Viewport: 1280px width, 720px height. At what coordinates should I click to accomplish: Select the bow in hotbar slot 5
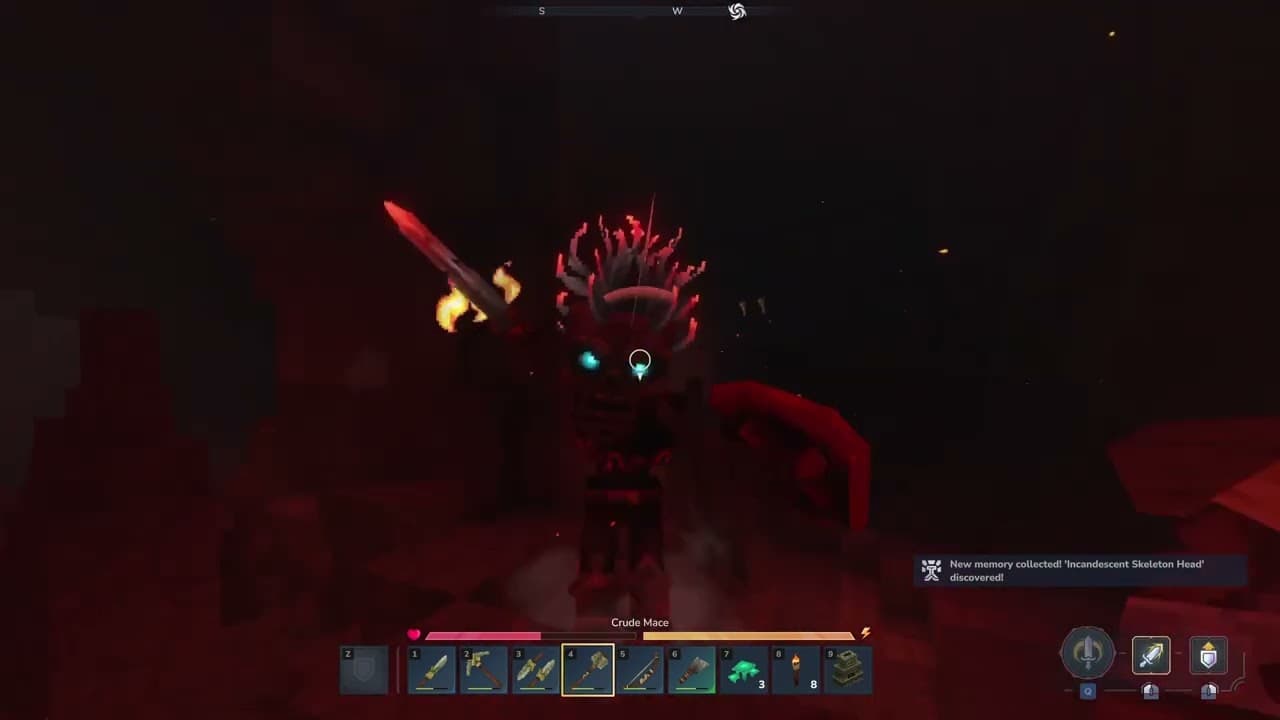click(x=640, y=670)
